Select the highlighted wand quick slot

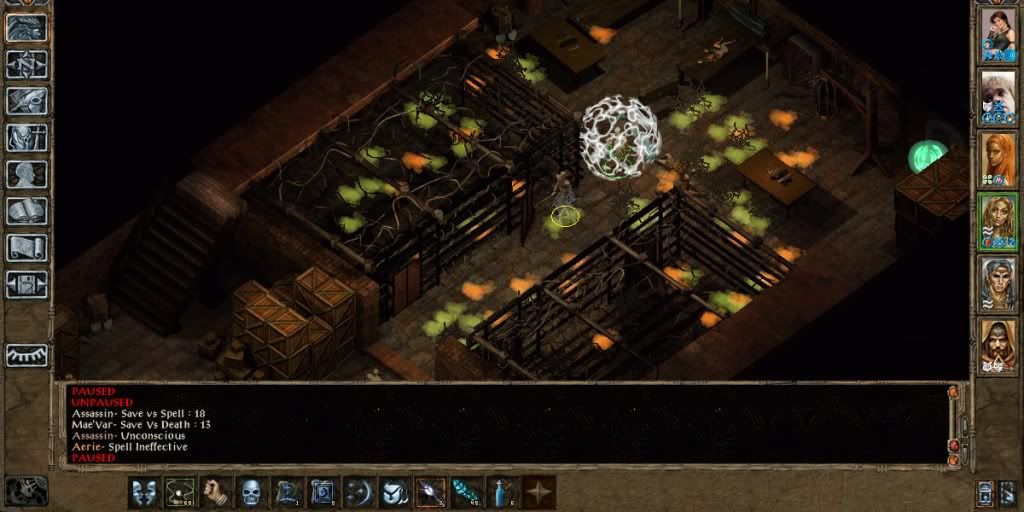[x=431, y=492]
